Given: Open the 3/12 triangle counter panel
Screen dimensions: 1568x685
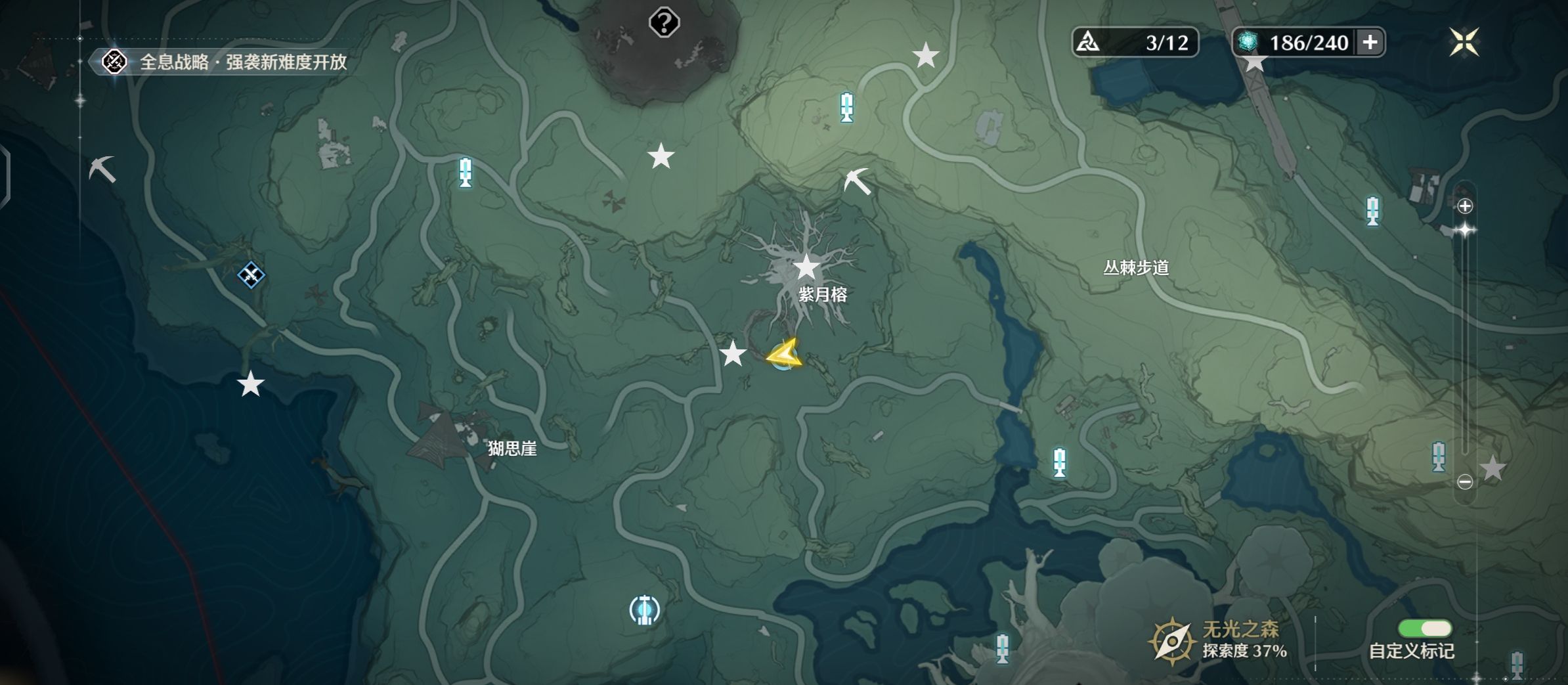Looking at the screenshot, I should coord(1135,43).
